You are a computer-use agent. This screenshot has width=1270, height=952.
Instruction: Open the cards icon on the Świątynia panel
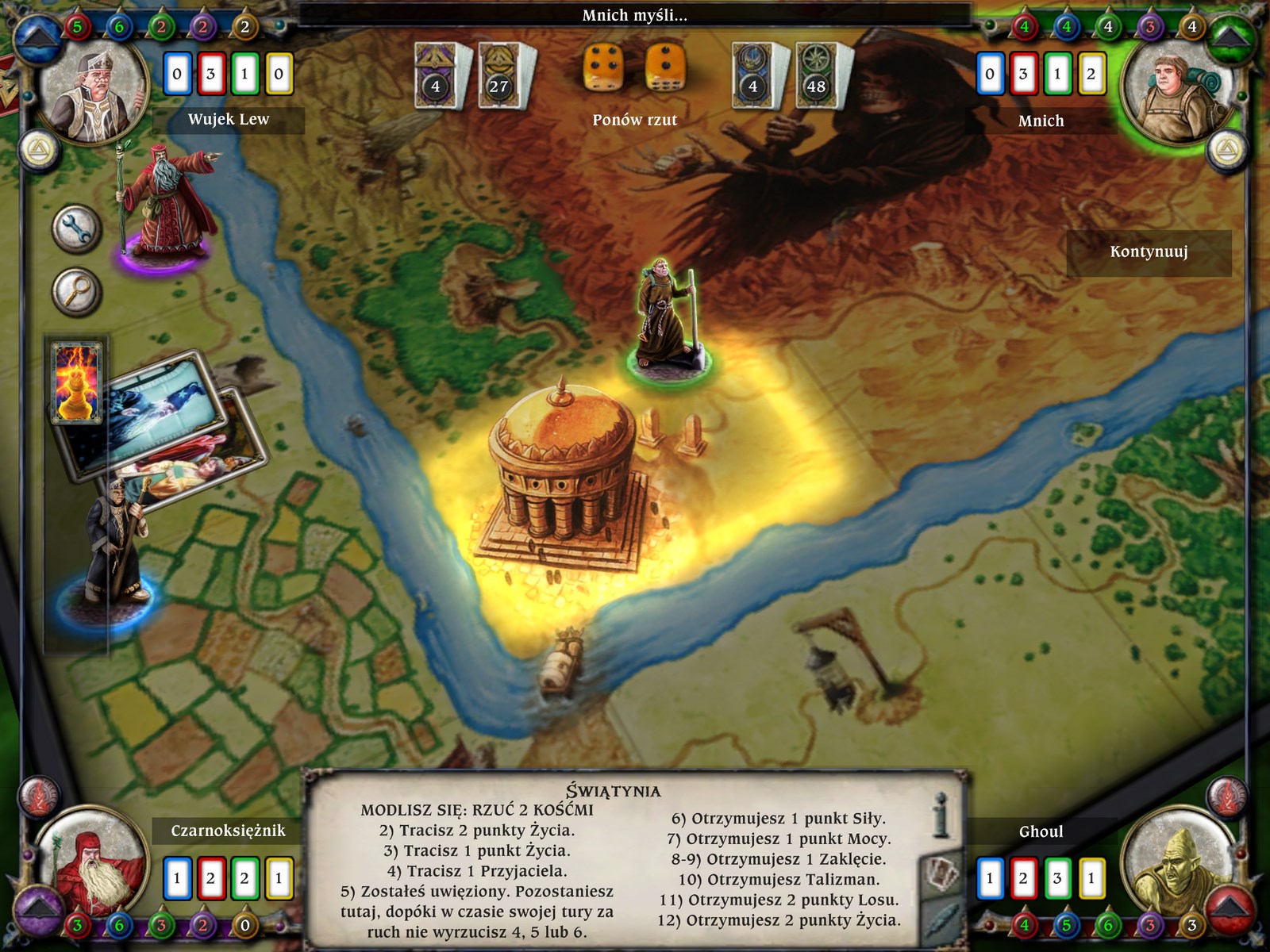[x=942, y=874]
